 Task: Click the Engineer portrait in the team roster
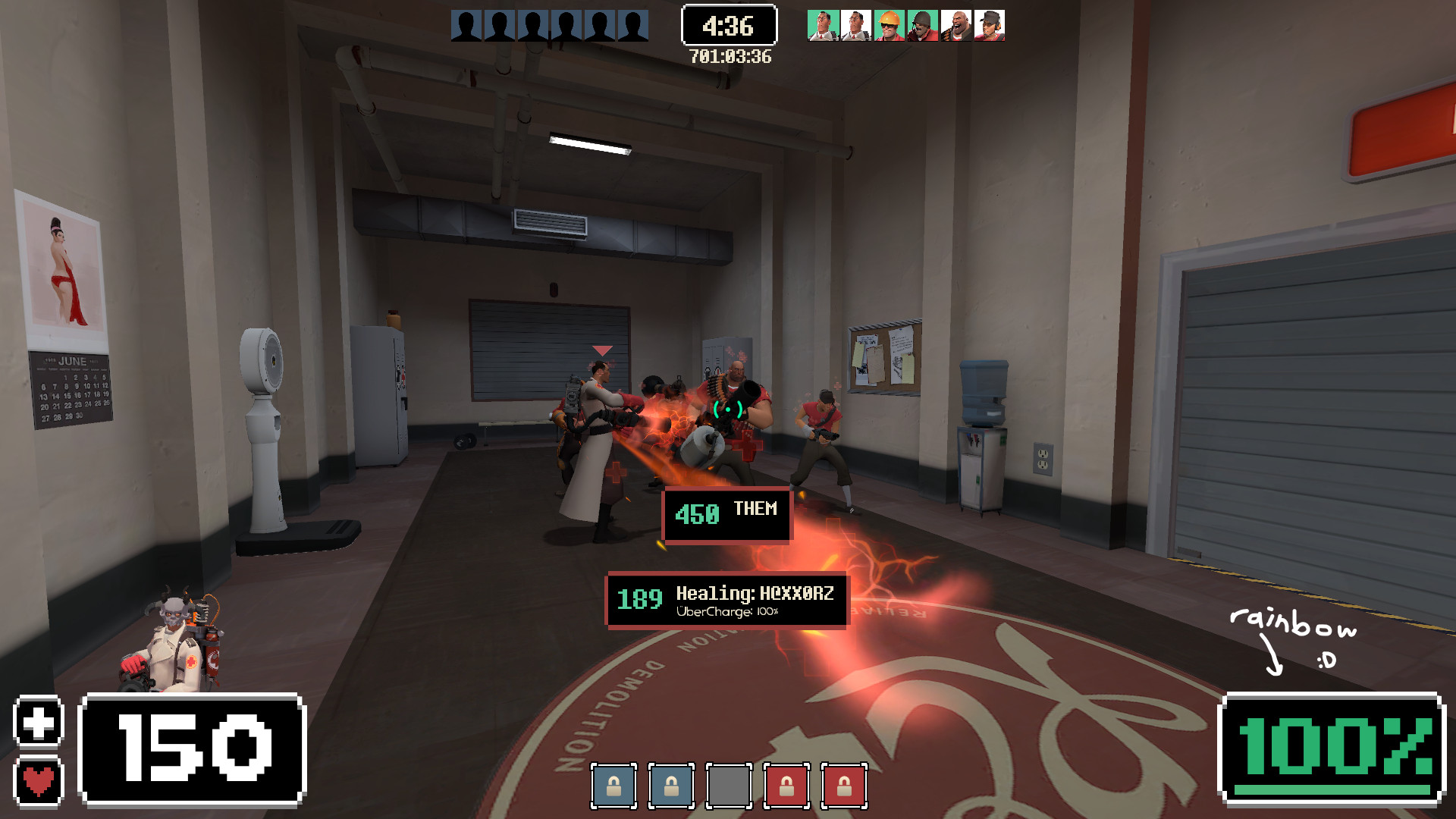click(x=889, y=24)
